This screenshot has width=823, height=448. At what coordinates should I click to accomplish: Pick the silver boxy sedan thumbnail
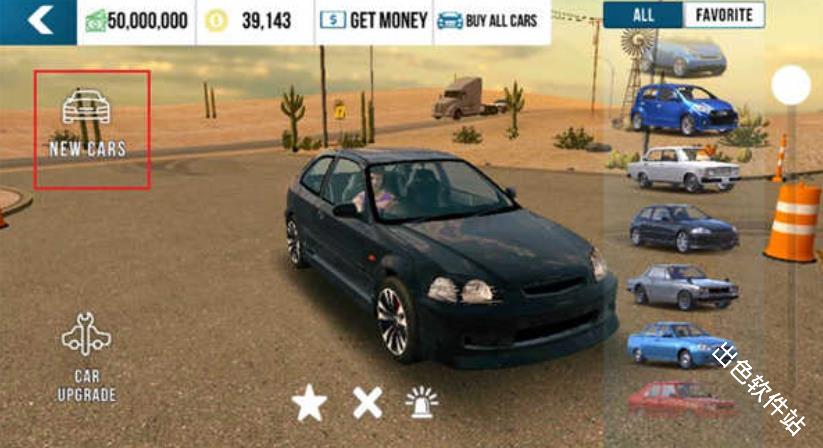pos(683,286)
